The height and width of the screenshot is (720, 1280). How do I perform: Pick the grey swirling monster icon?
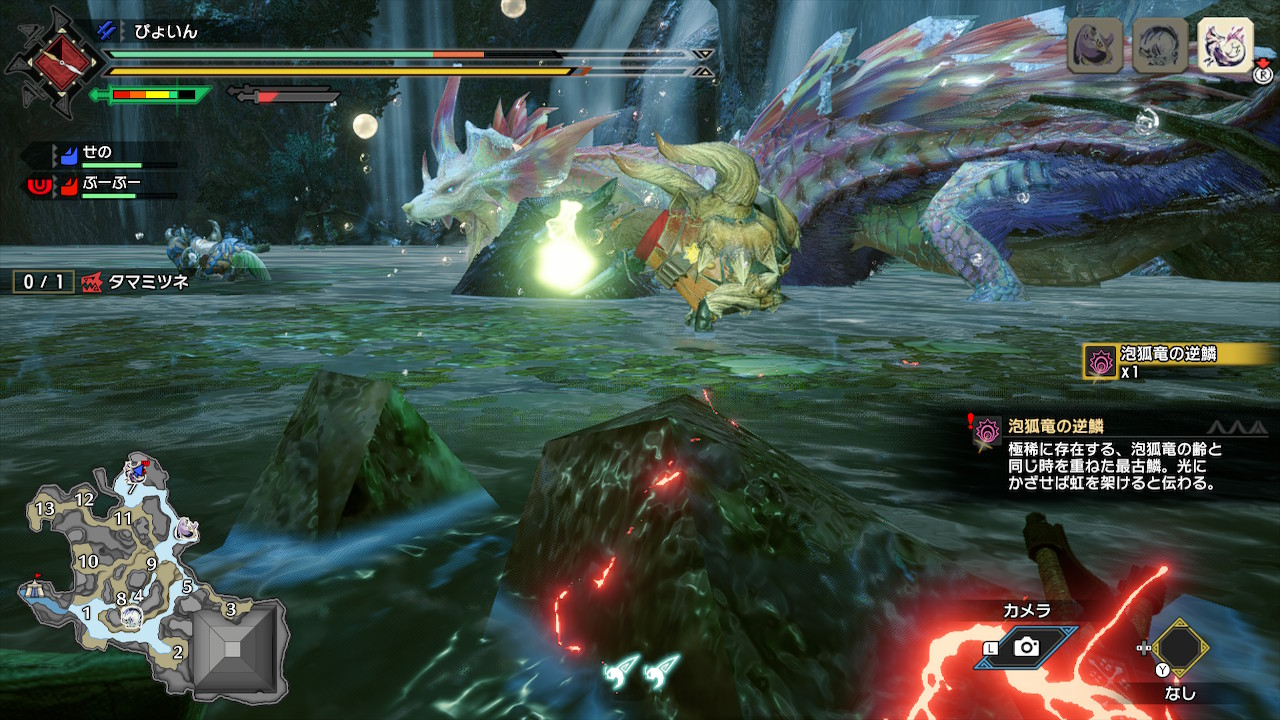pyautogui.click(x=1160, y=45)
